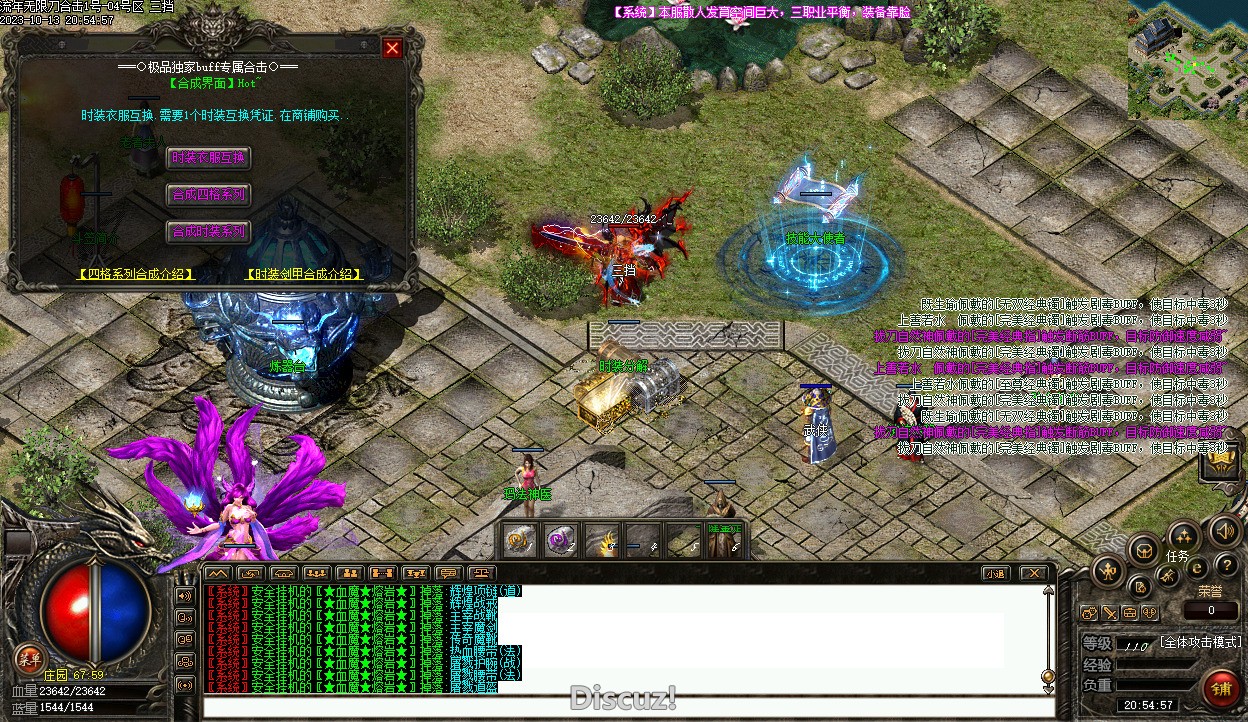
Task: Open the character figure icon
Action: coord(1107,572)
